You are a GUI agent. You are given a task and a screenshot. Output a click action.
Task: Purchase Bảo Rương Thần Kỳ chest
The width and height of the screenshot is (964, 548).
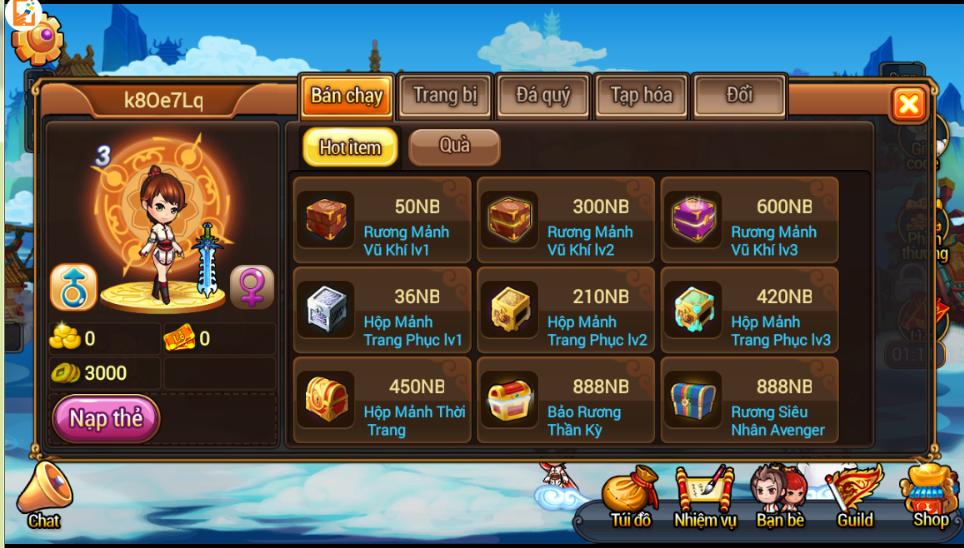[x=566, y=401]
